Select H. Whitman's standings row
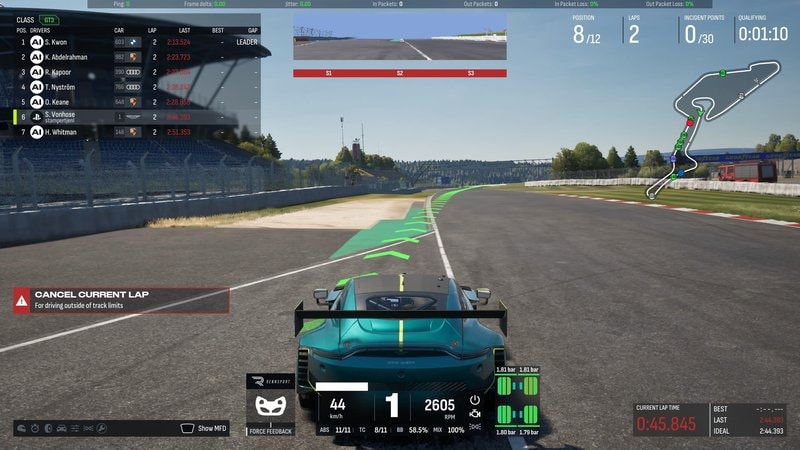This screenshot has height=450, width=800. pyautogui.click(x=136, y=132)
